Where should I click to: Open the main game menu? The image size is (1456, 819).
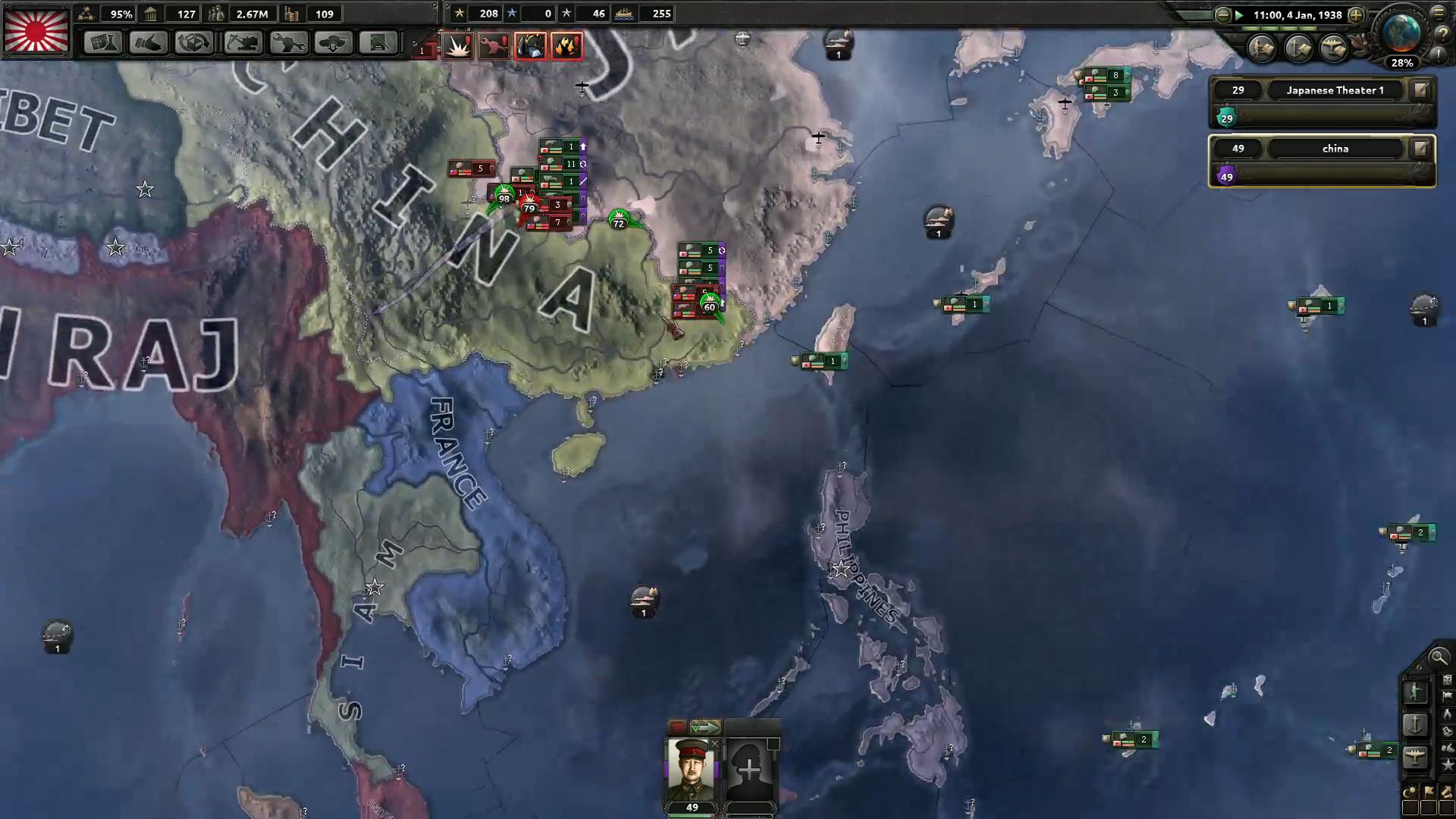1439,14
